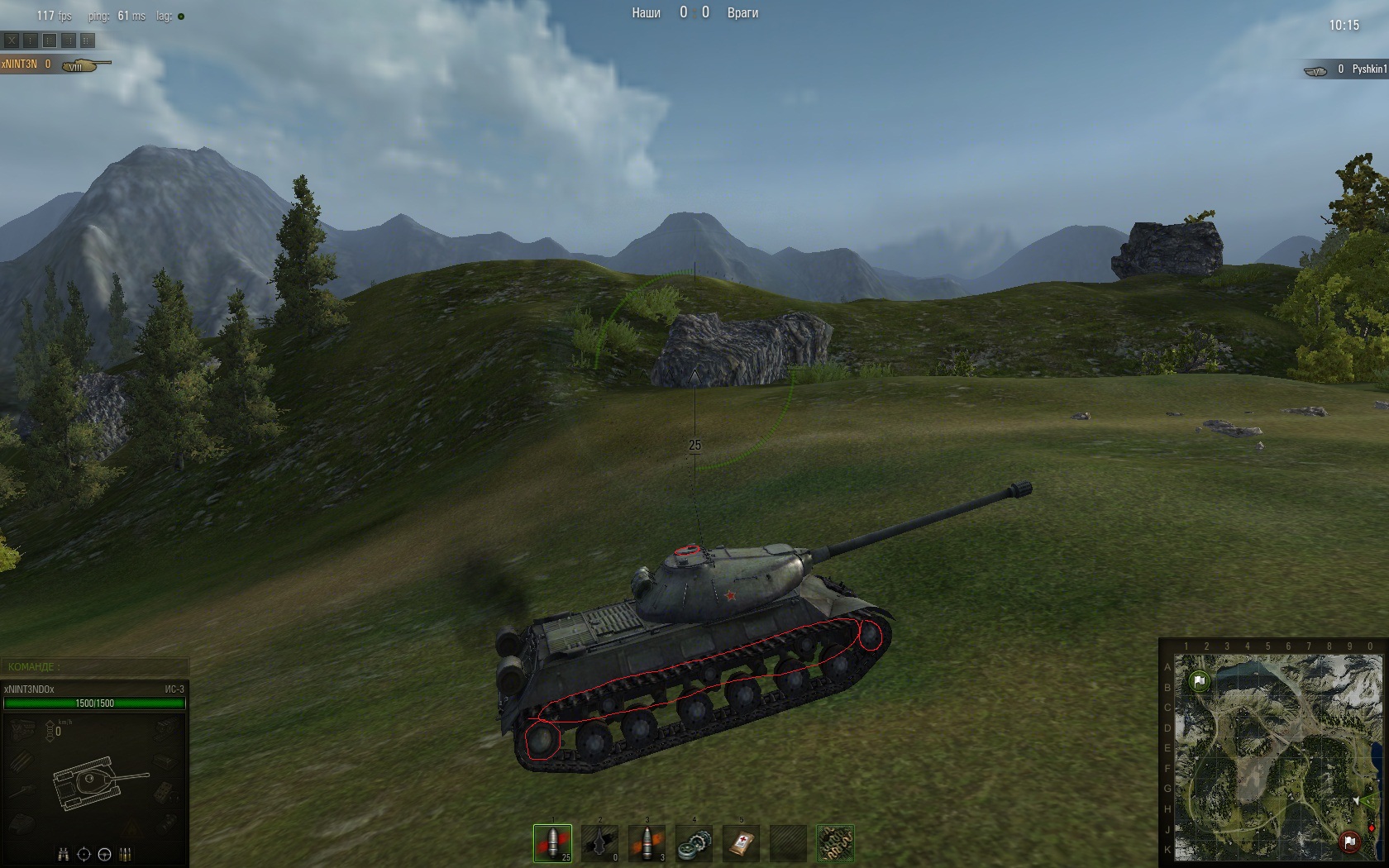Click the red enemy base flag on minimap
Image resolution: width=1389 pixels, height=868 pixels.
(1349, 842)
